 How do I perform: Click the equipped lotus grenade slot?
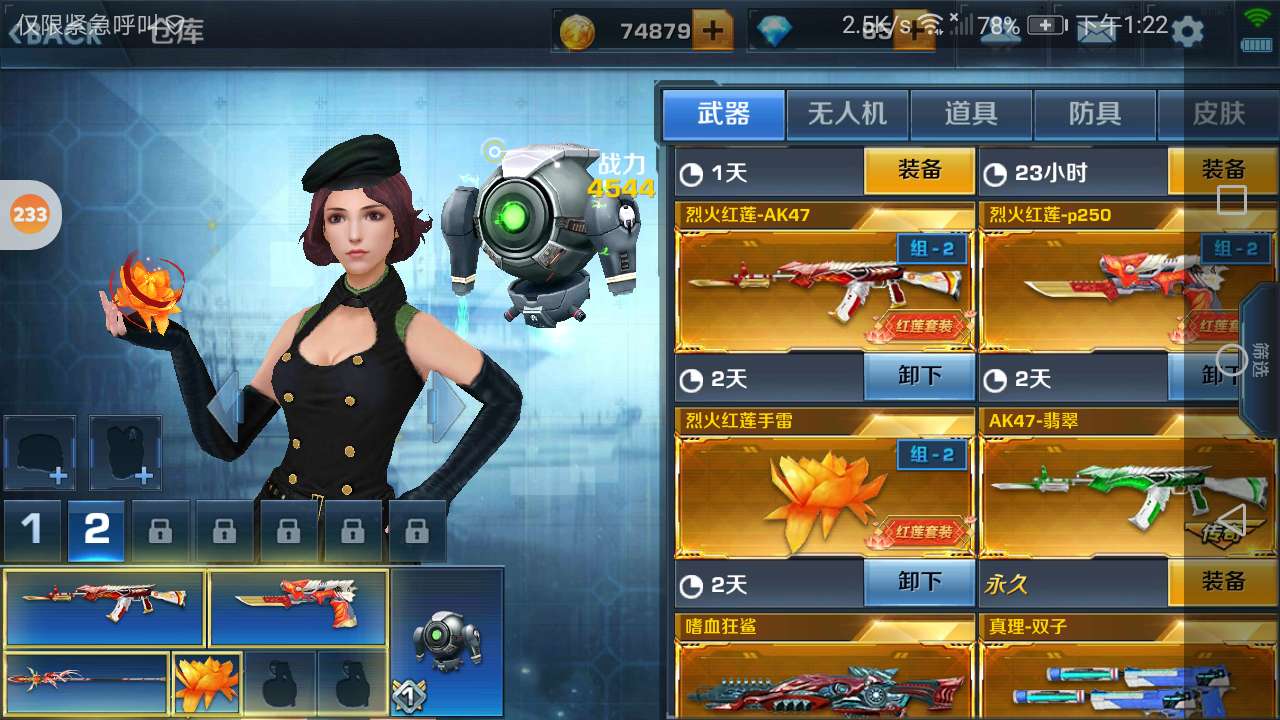[x=207, y=682]
